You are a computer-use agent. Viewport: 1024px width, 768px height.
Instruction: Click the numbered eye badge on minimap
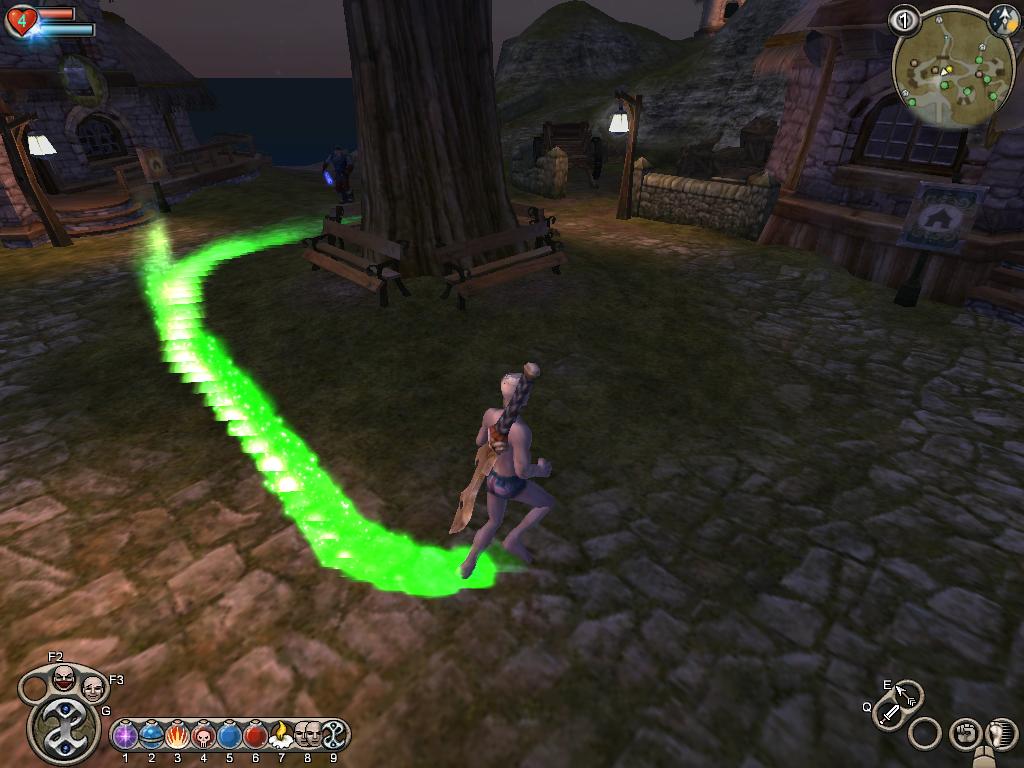pyautogui.click(x=904, y=19)
